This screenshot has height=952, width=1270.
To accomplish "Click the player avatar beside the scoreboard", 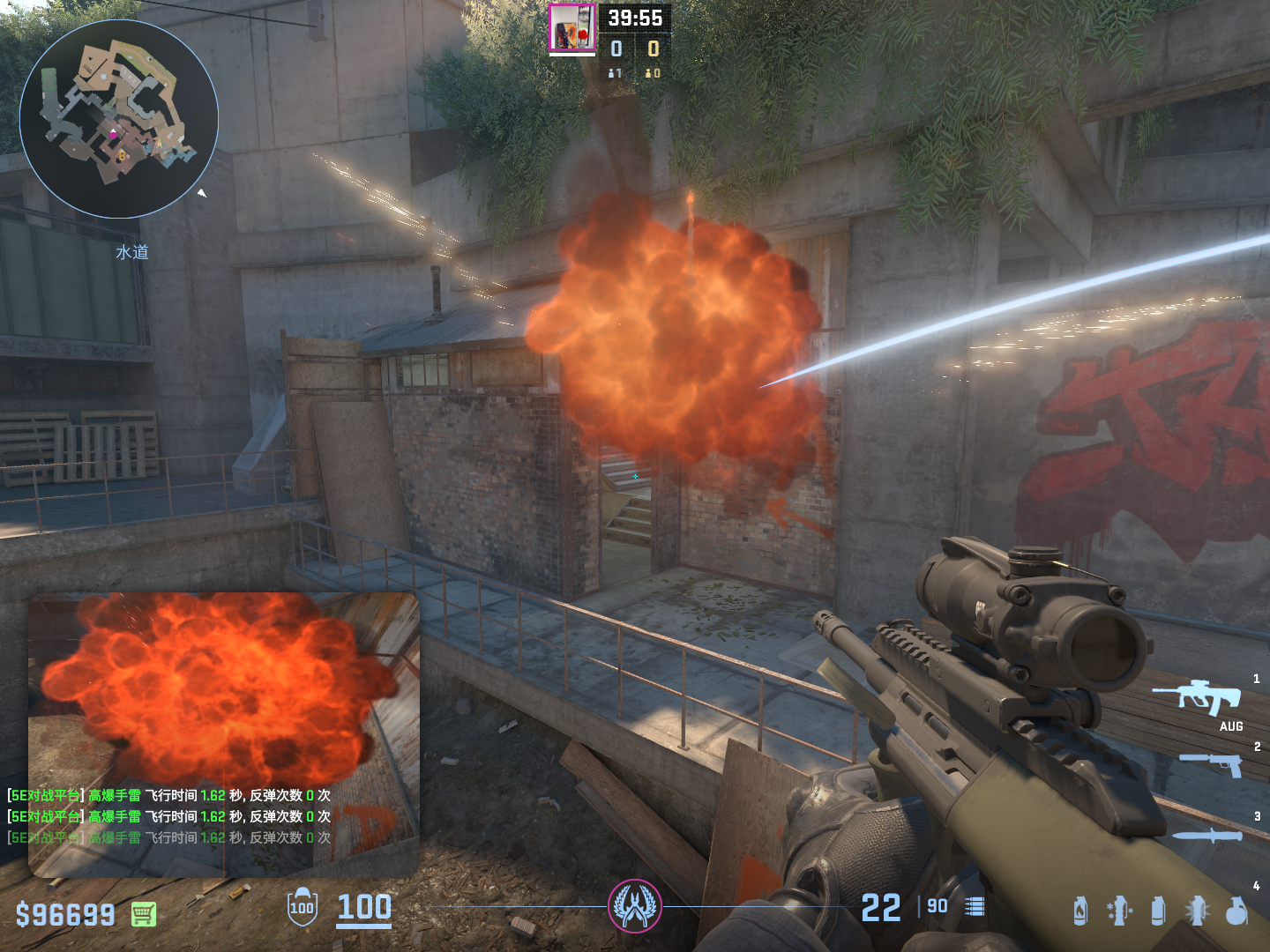I will [571, 28].
